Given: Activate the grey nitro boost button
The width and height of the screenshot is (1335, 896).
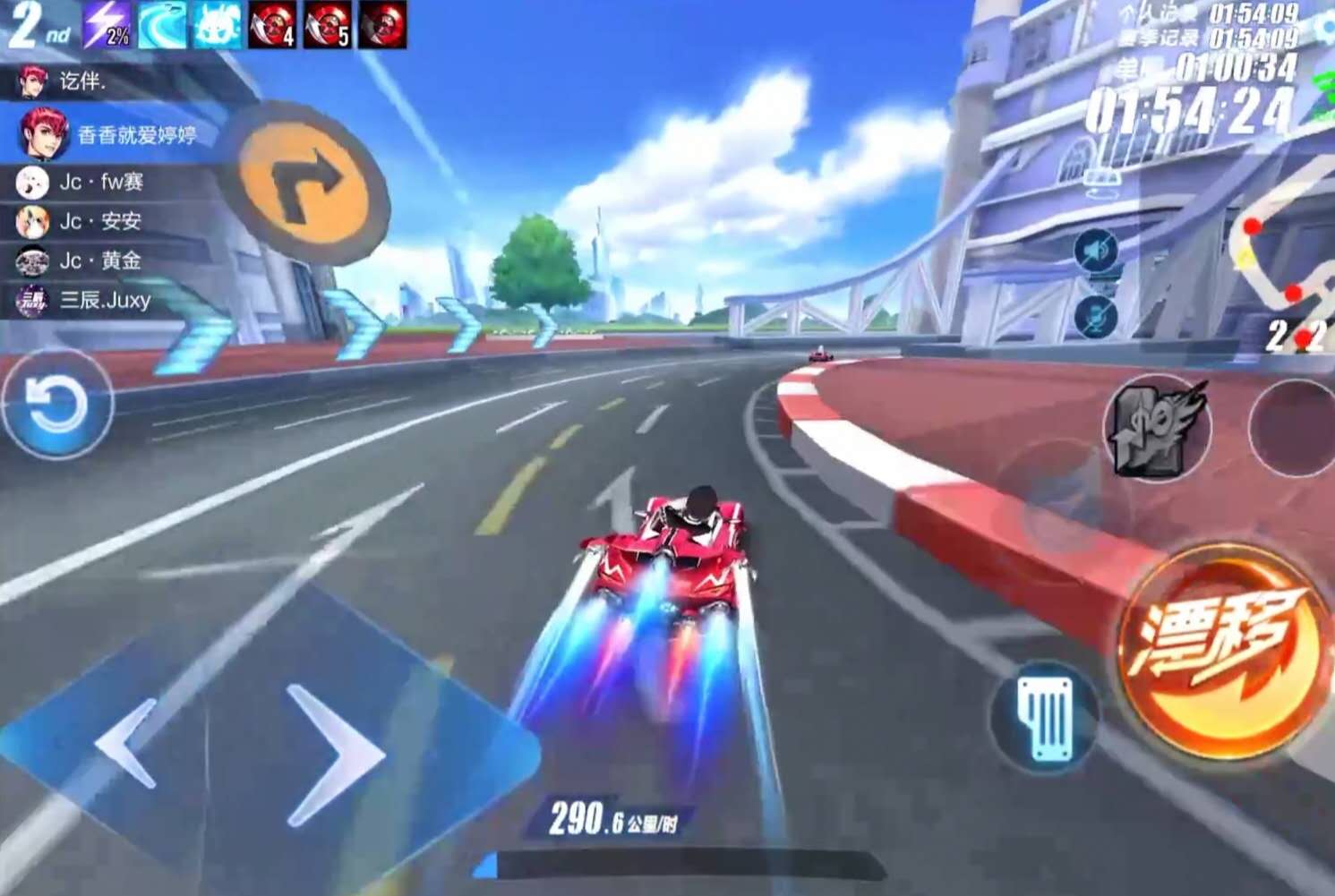Looking at the screenshot, I should point(1156,428).
